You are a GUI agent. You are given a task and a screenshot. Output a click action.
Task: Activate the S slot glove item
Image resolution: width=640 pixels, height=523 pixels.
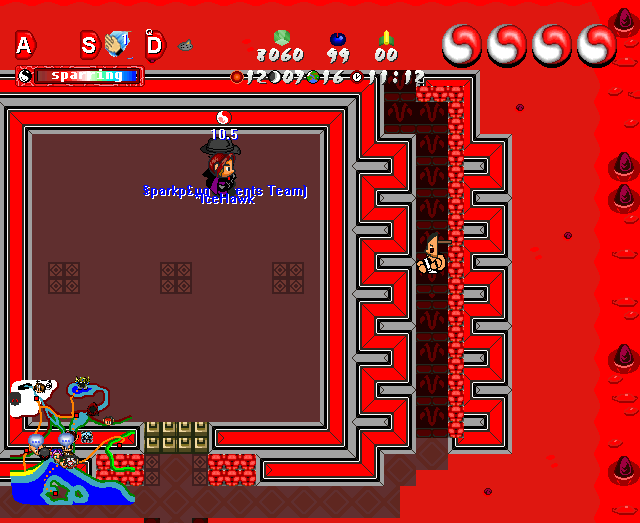point(118,44)
